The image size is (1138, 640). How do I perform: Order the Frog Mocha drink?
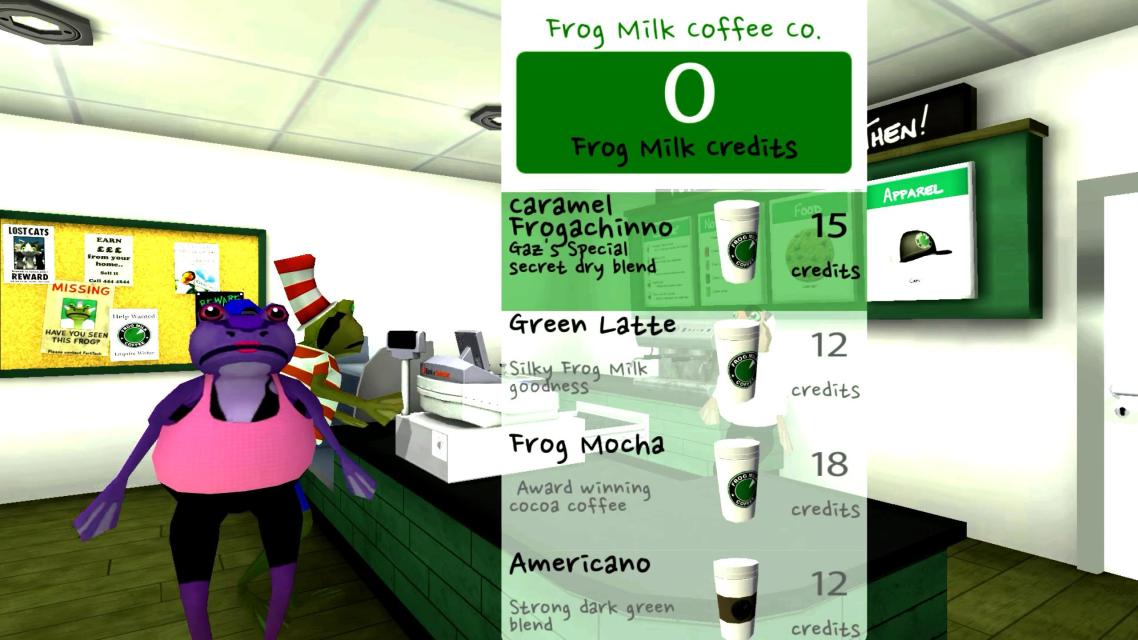683,487
